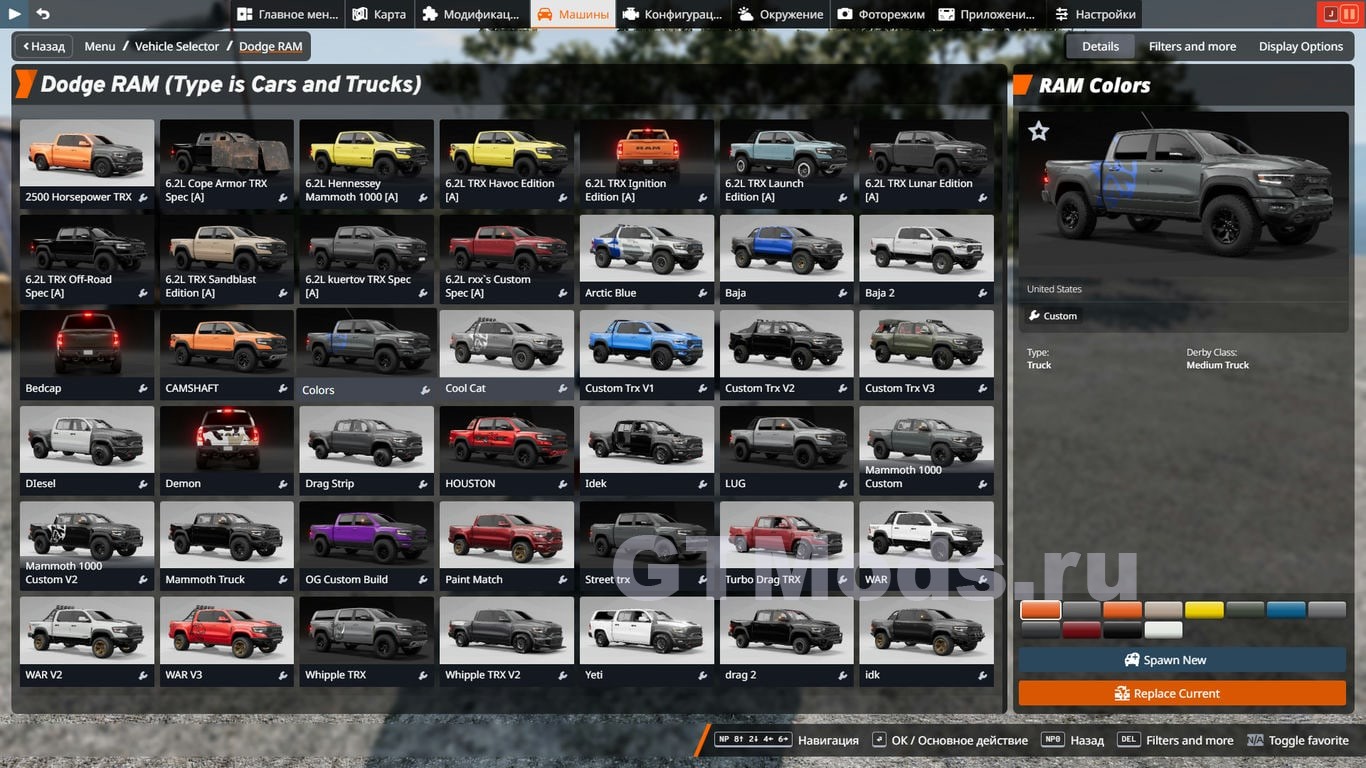Click the Назад back button
The width and height of the screenshot is (1366, 768).
click(x=43, y=46)
